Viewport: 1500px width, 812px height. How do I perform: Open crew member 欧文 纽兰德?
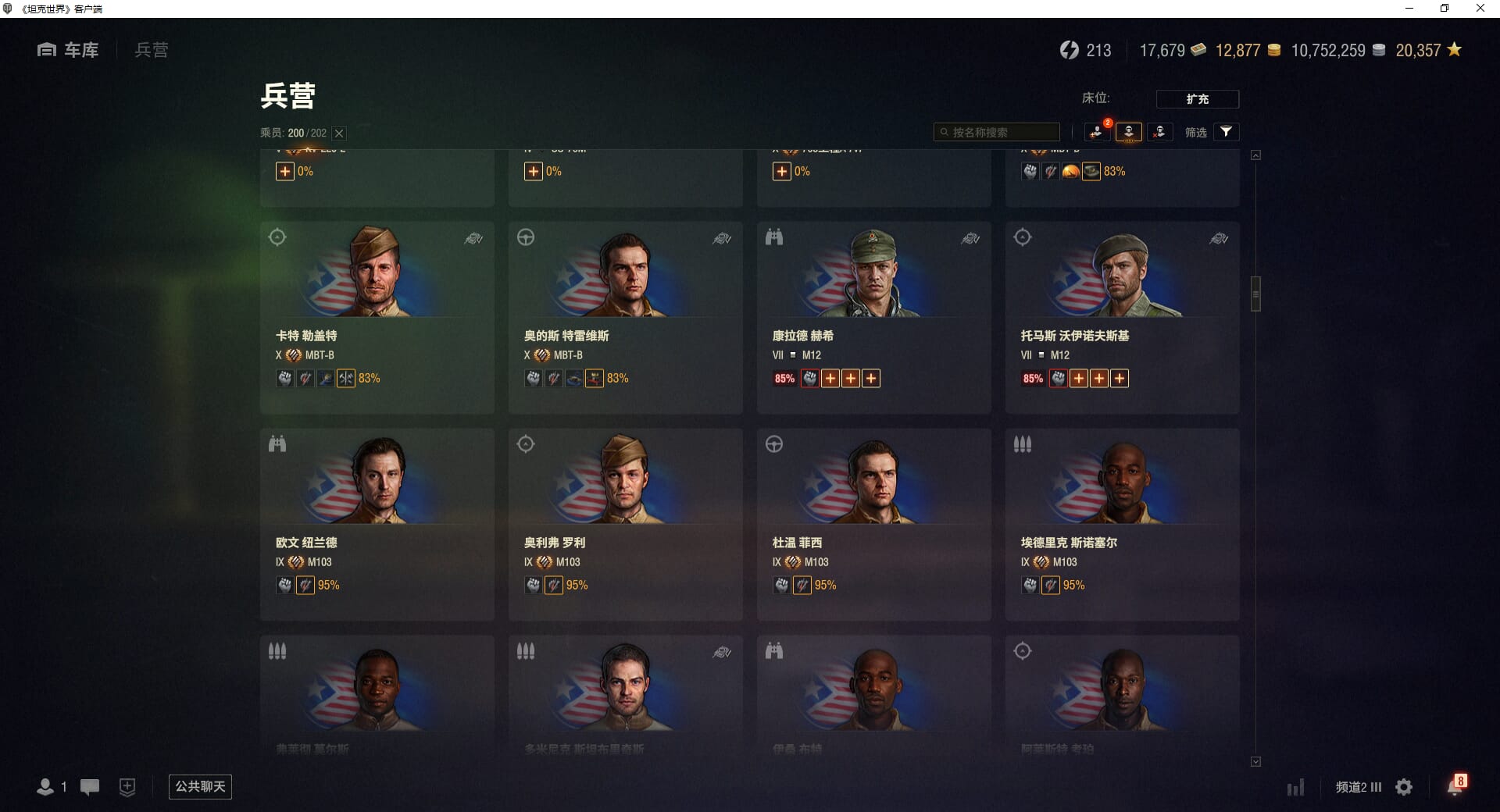(377, 524)
